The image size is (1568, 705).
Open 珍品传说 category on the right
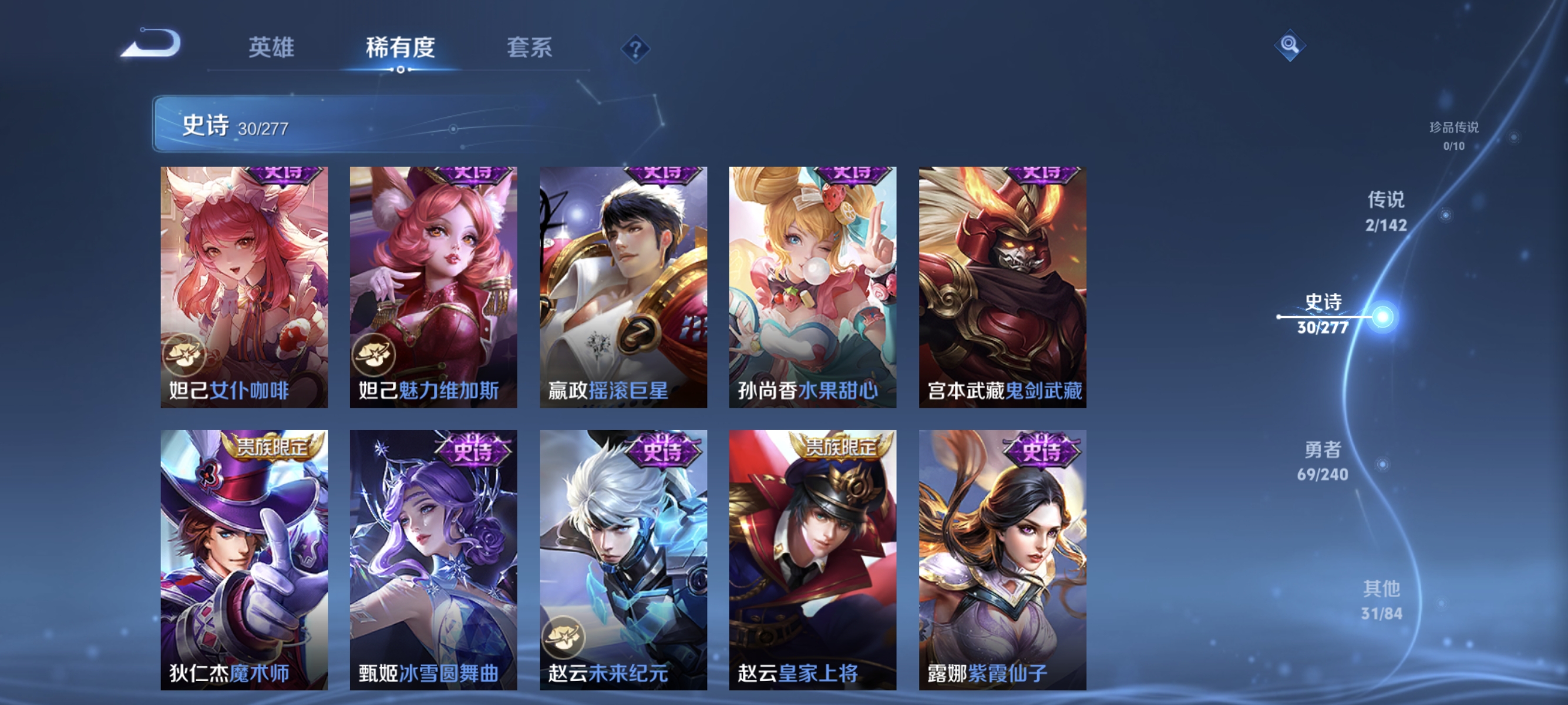pyautogui.click(x=1456, y=135)
